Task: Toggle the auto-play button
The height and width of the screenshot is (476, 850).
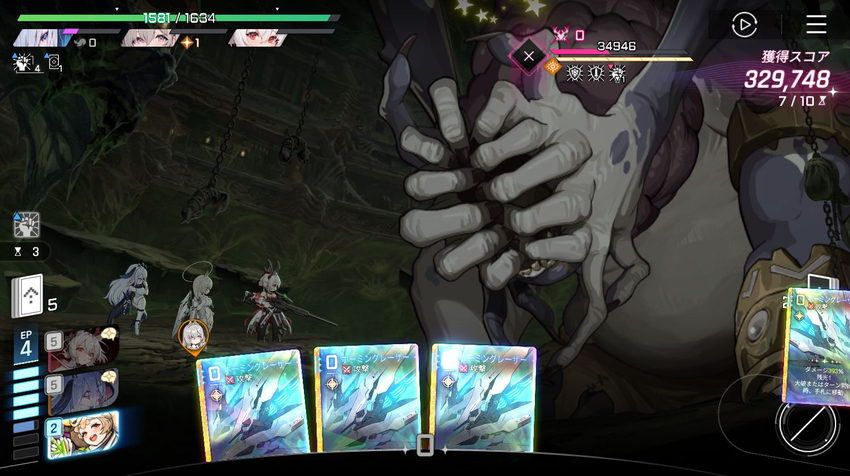Action: point(744,25)
